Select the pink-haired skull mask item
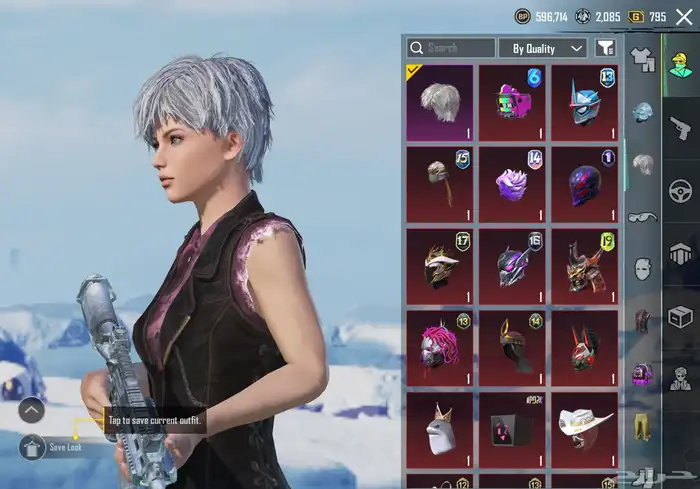 click(440, 347)
